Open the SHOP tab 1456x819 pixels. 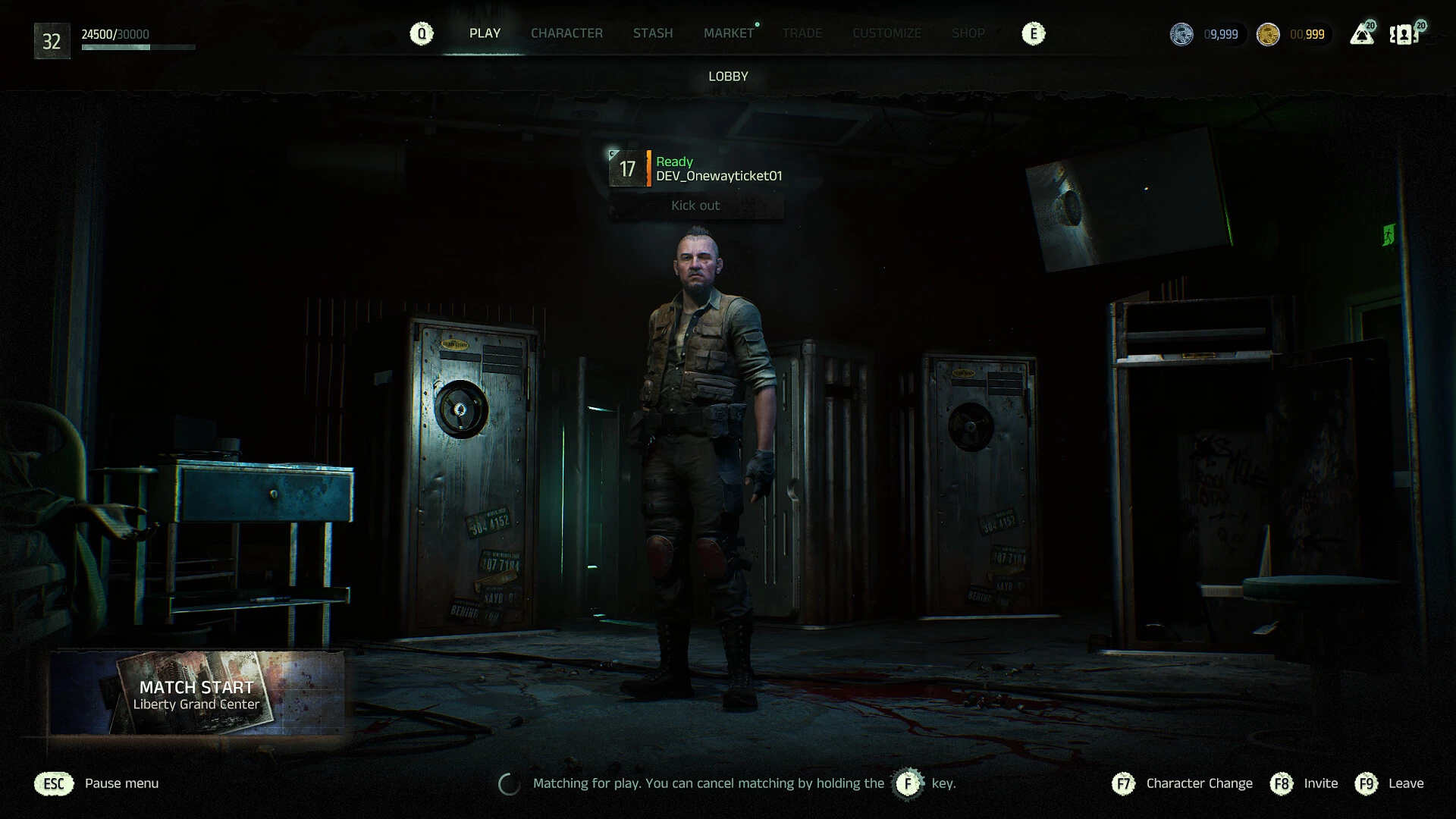point(968,33)
